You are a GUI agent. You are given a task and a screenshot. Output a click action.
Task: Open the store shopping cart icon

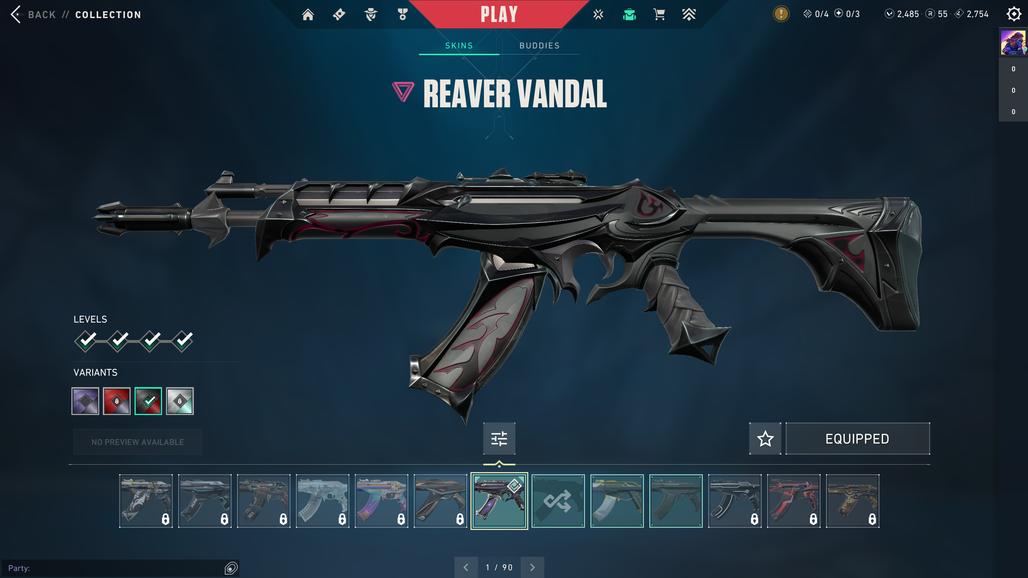(x=659, y=15)
